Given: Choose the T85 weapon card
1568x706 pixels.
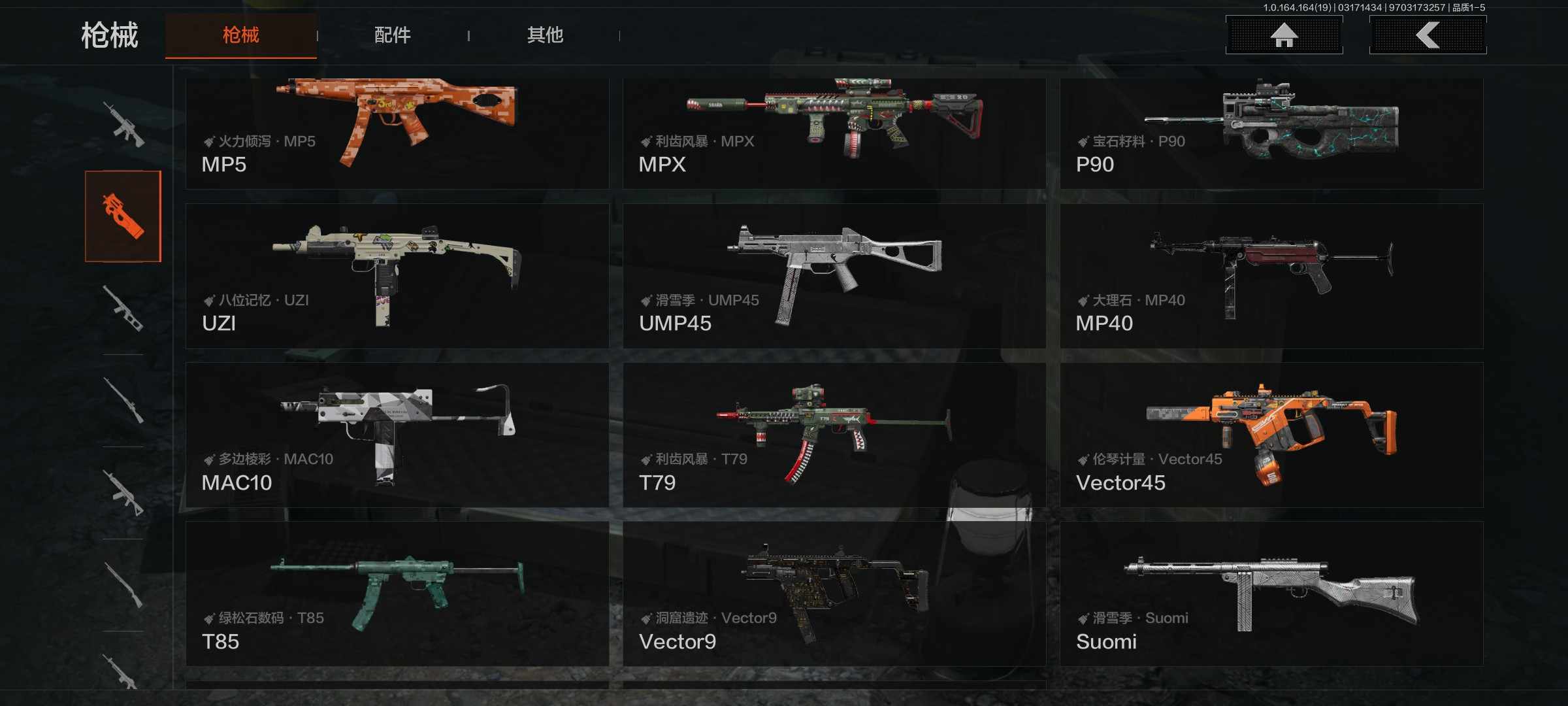Looking at the screenshot, I should 397,594.
